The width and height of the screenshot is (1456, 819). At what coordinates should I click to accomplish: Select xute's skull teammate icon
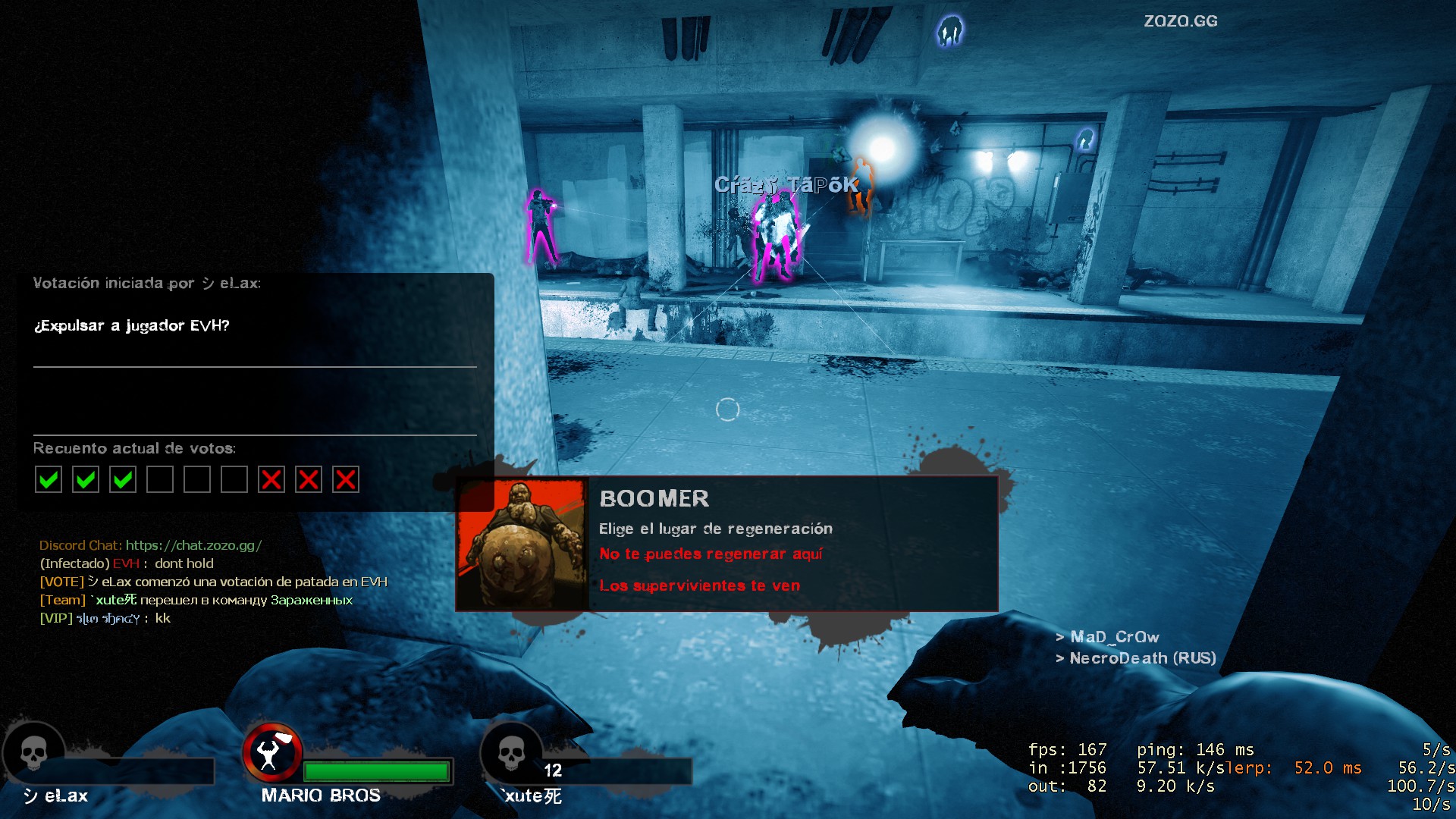(511, 753)
